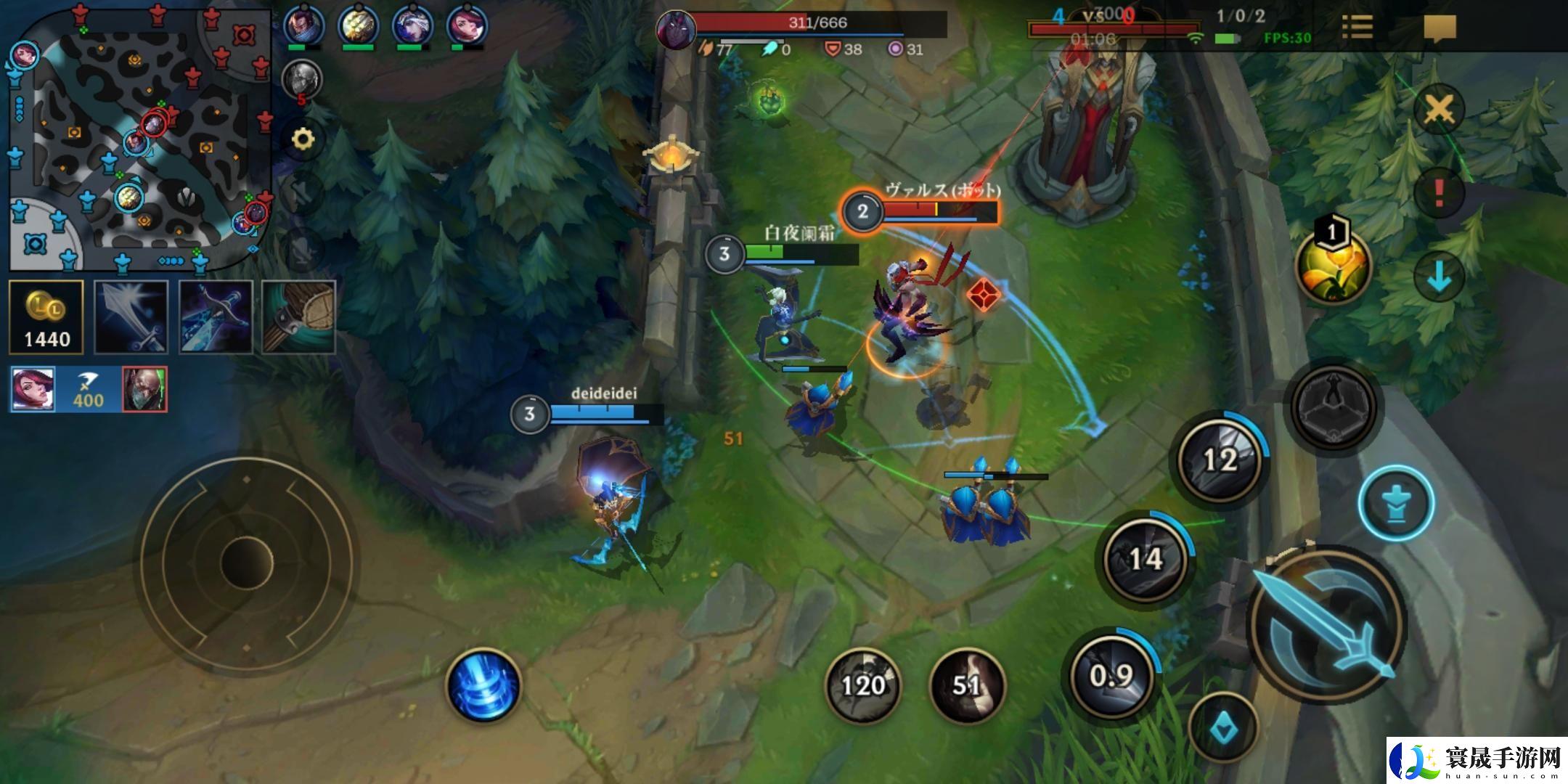Tap the 400 gold kill notification
Viewport: 1568px width, 784px height.
[89, 390]
